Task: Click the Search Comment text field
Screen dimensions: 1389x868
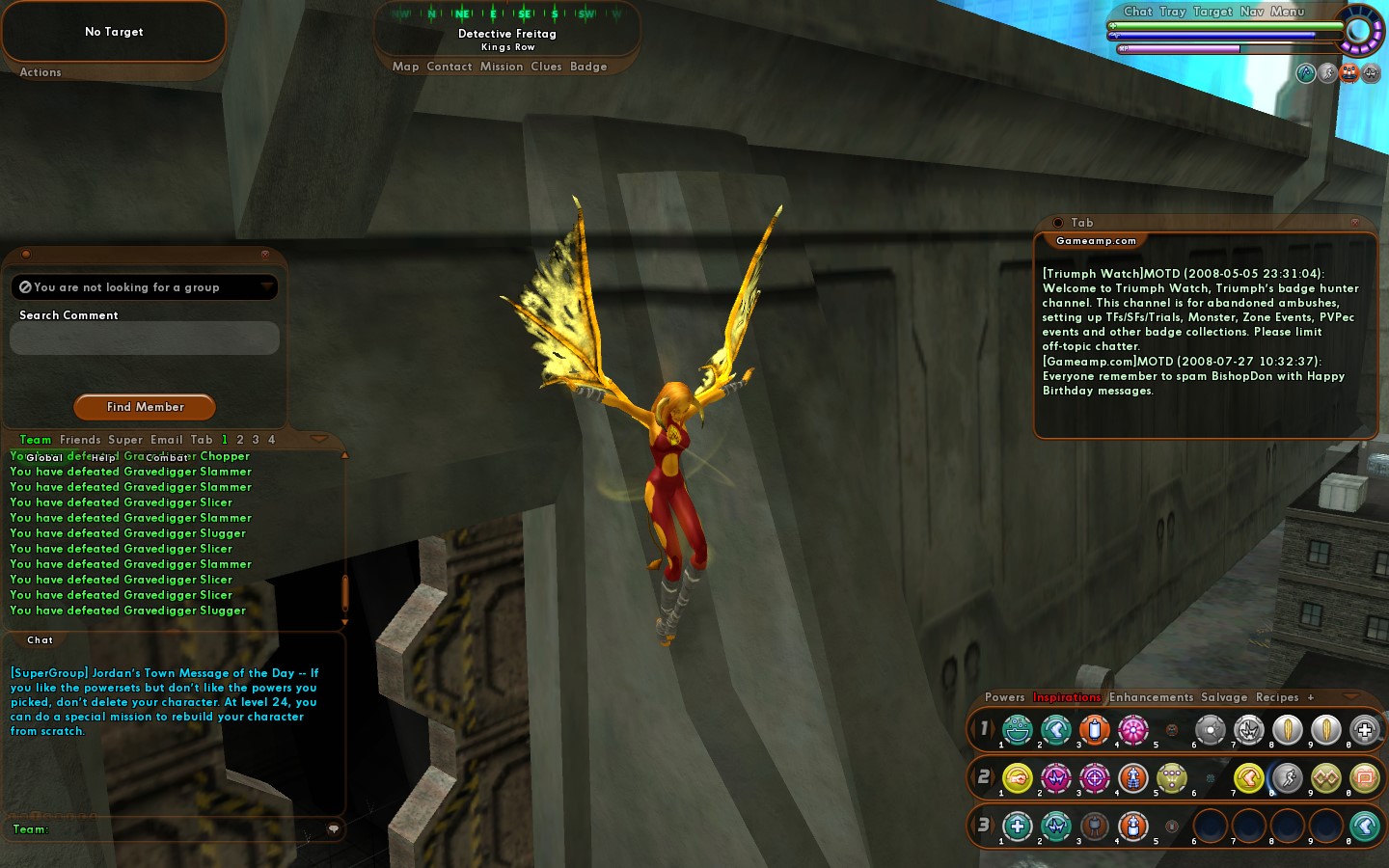Action: [x=145, y=339]
